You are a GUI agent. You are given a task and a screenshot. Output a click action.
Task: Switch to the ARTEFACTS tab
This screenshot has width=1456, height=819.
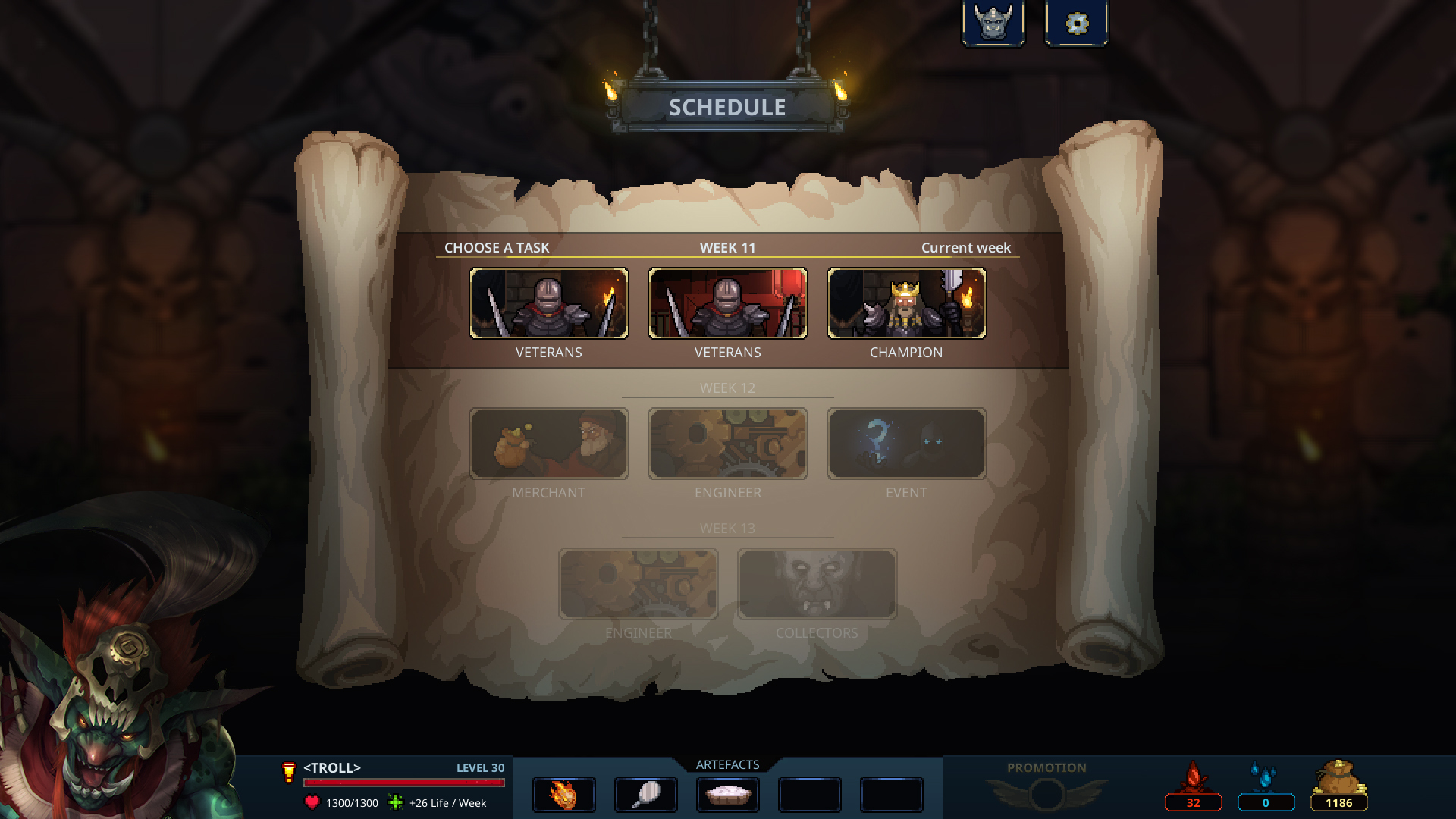(x=727, y=764)
